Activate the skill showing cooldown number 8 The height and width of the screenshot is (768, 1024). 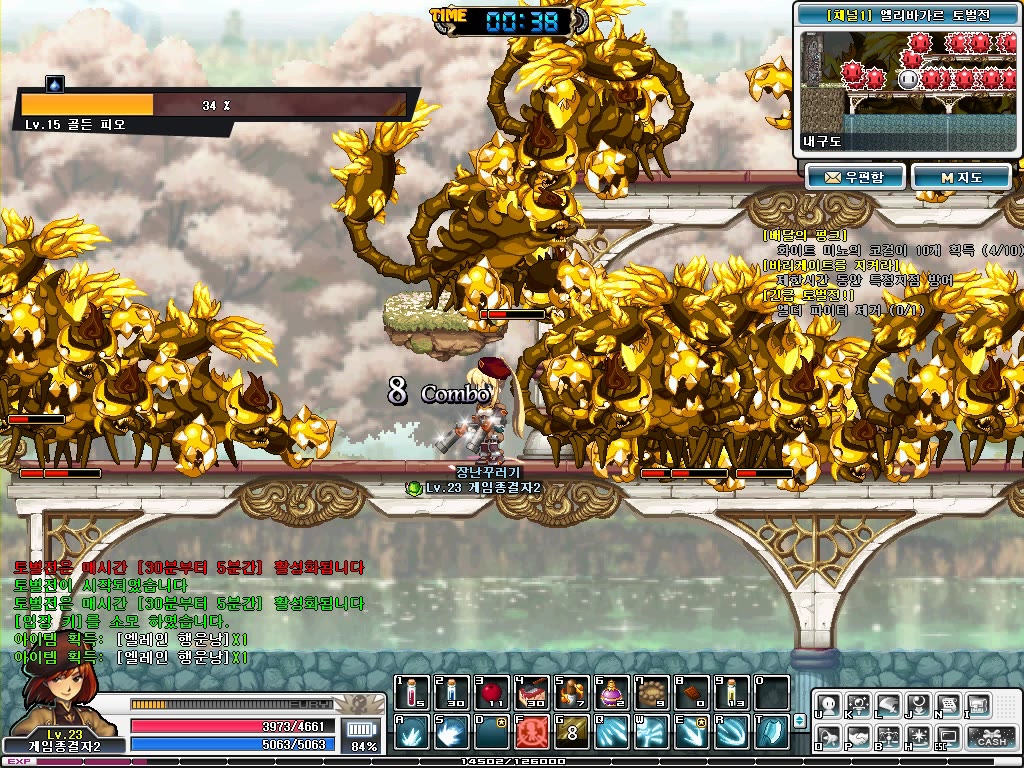tap(571, 732)
